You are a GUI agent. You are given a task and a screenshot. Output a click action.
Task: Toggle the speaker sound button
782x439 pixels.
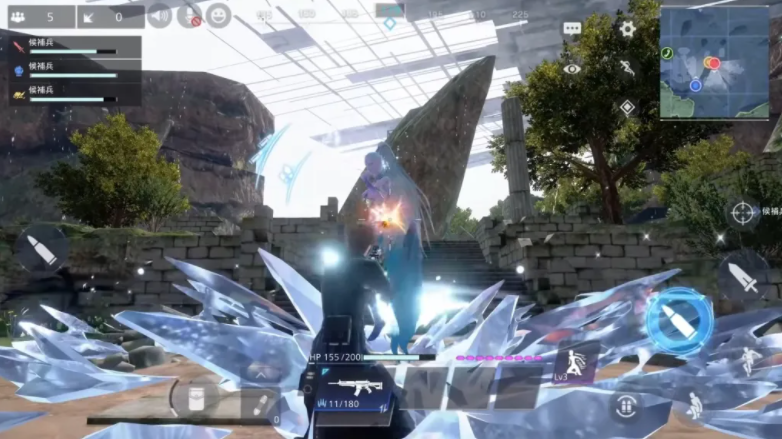[159, 16]
